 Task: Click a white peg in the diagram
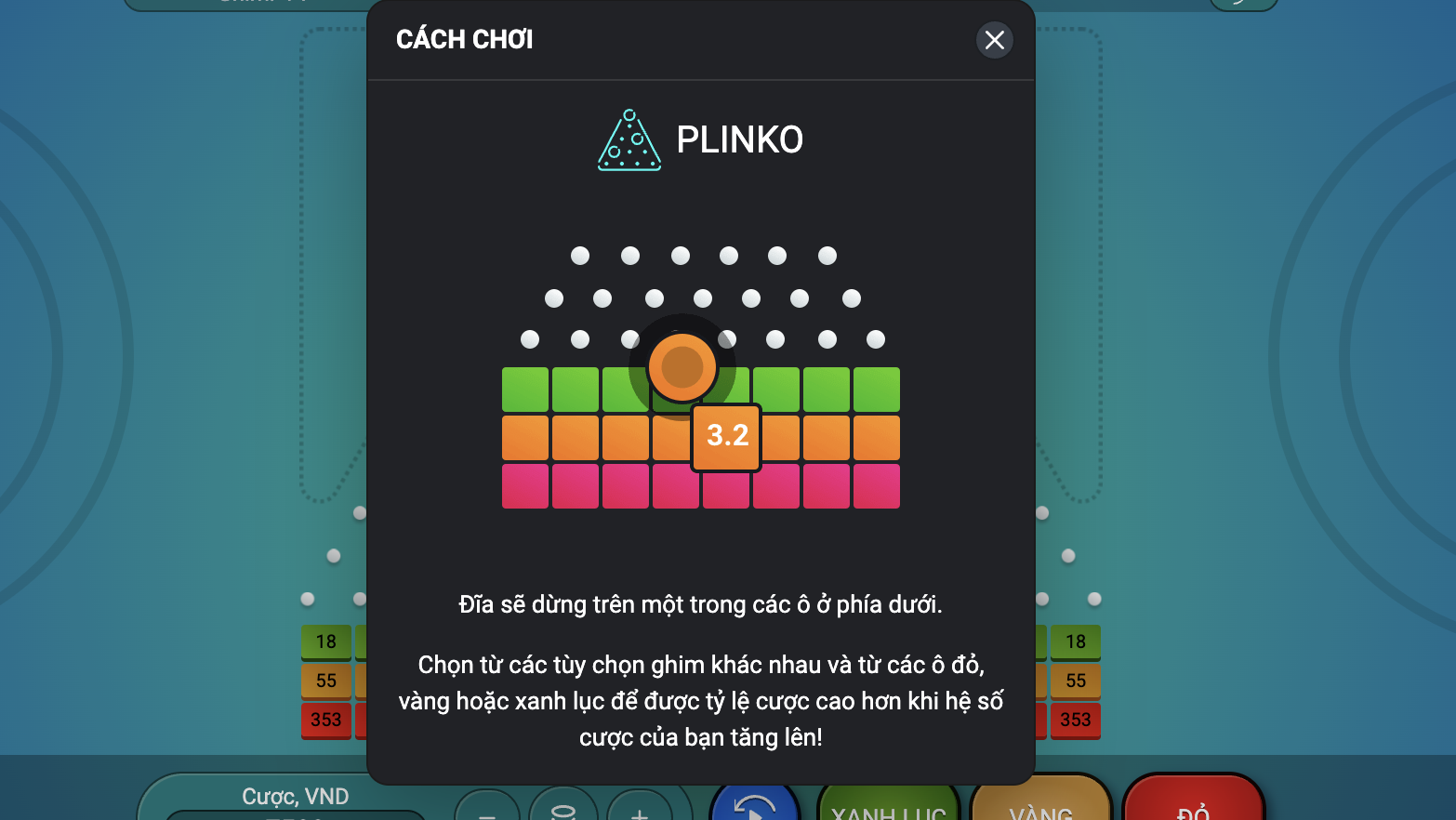(x=579, y=255)
